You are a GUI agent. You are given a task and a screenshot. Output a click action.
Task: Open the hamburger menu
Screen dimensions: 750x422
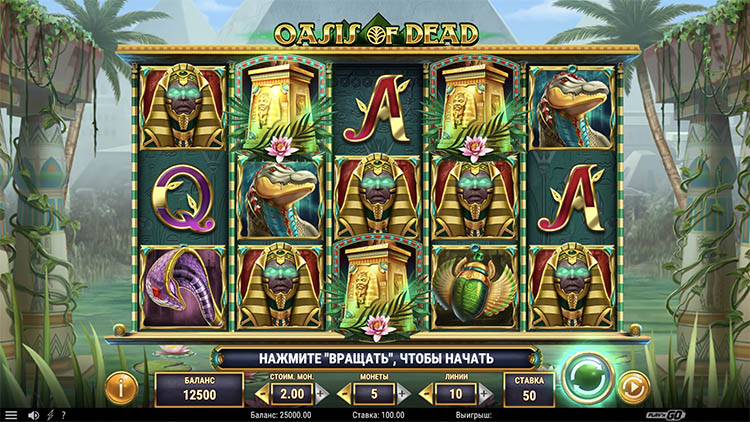pyautogui.click(x=11, y=414)
